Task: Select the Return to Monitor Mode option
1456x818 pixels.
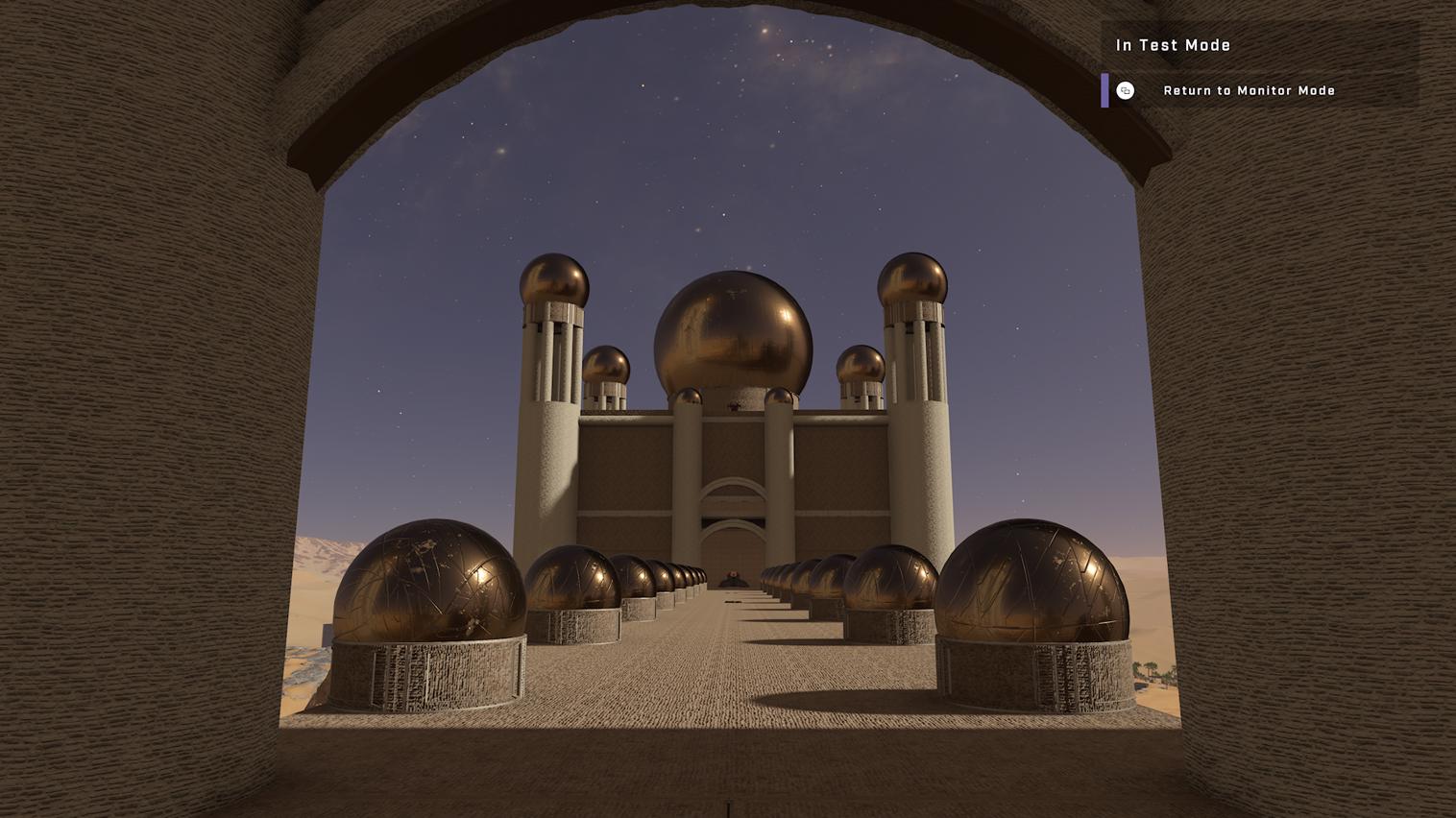Action: pyautogui.click(x=1249, y=90)
